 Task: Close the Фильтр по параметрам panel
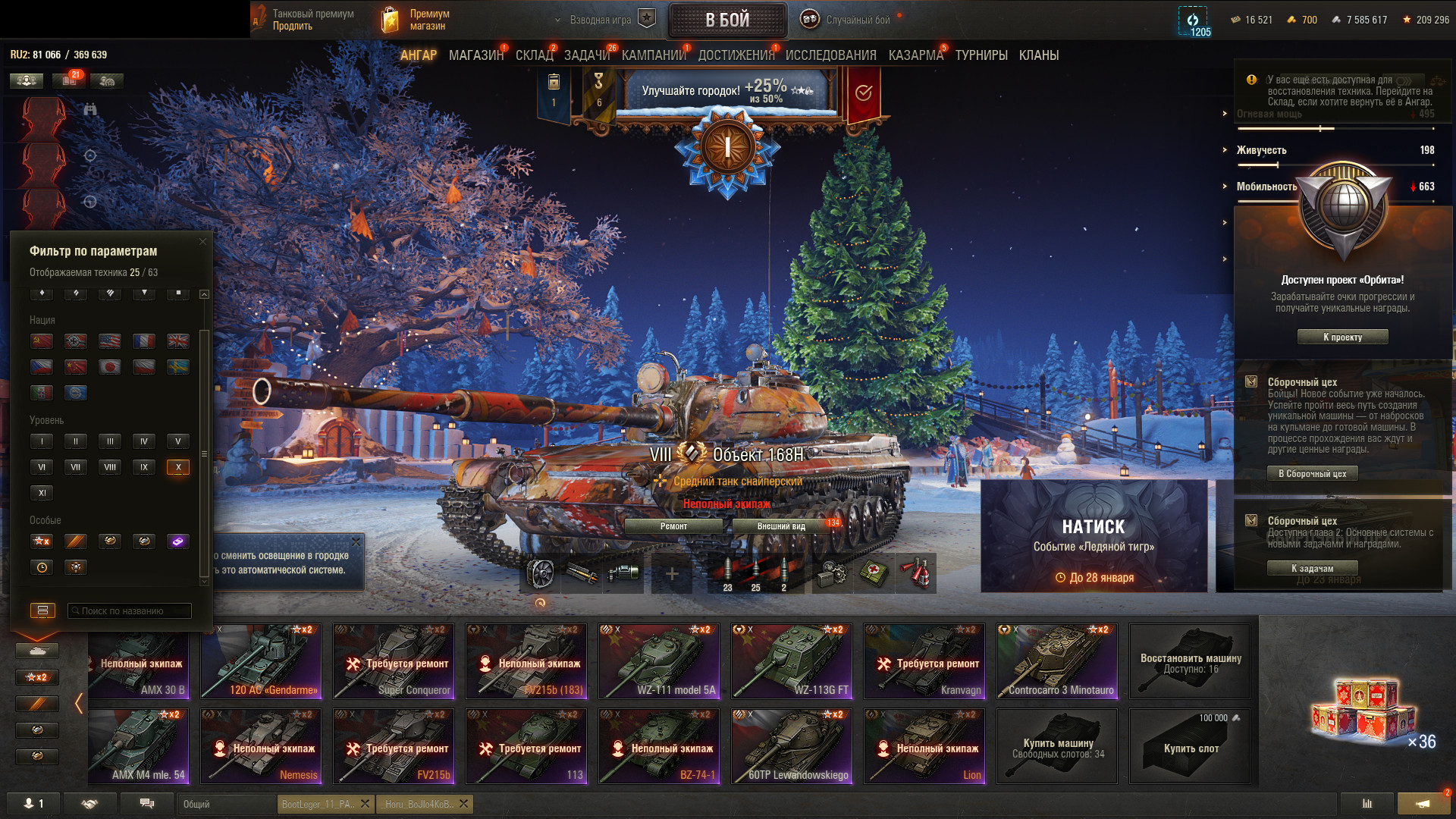[x=202, y=242]
